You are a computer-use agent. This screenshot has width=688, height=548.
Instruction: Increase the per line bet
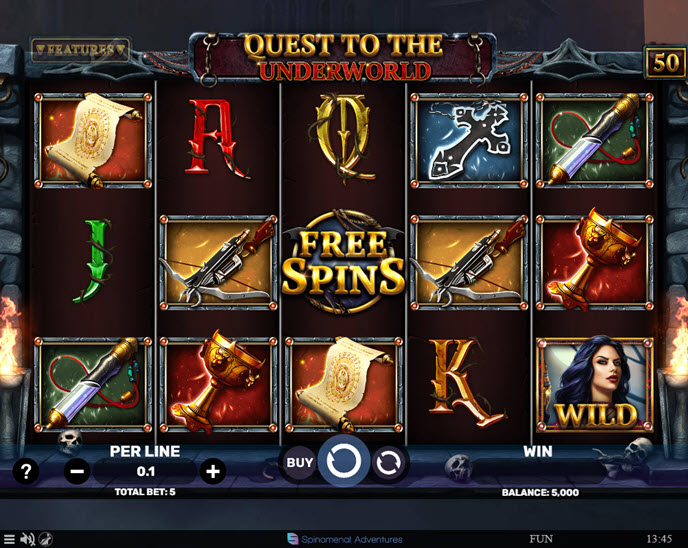pyautogui.click(x=212, y=471)
